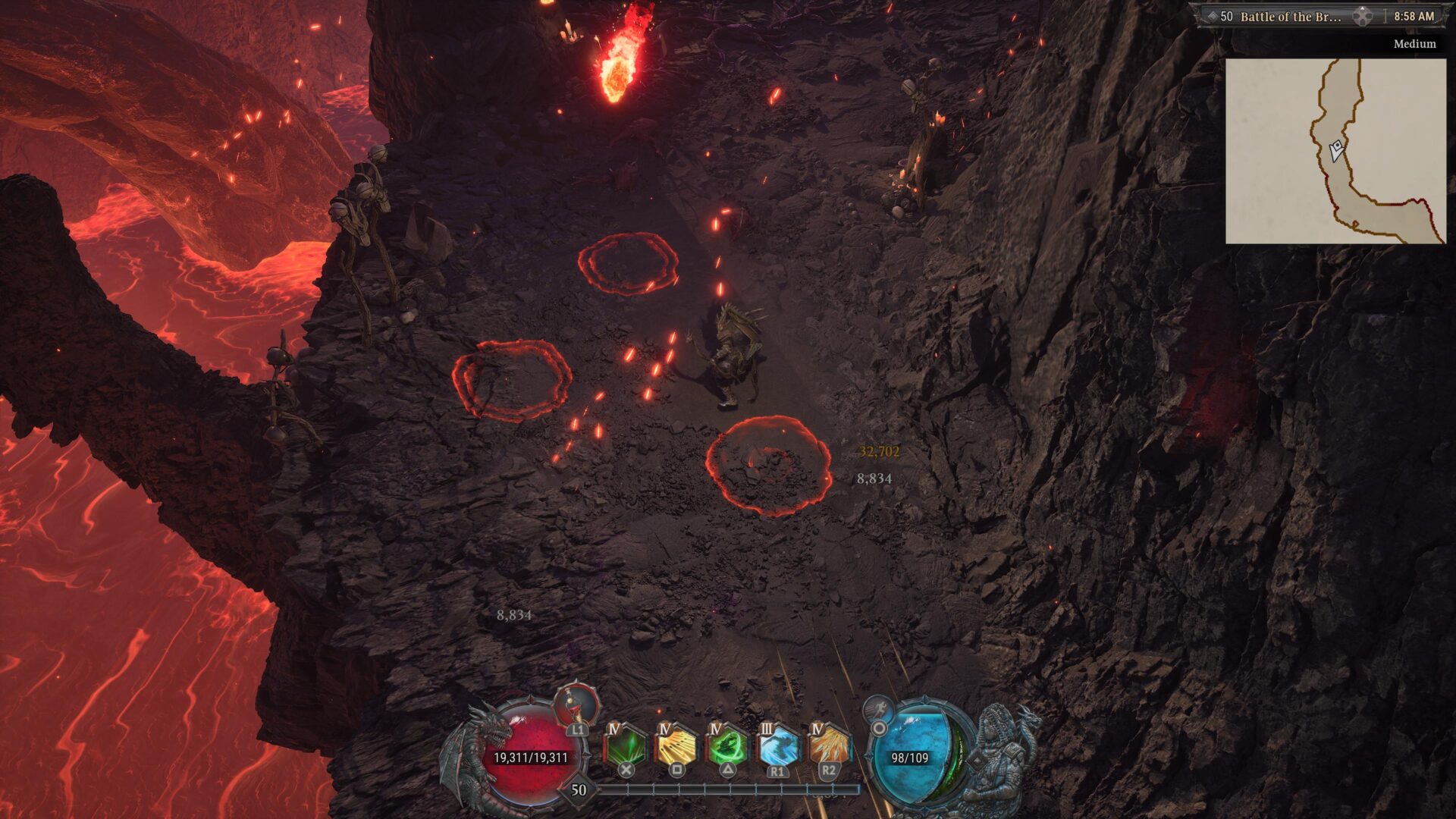Viewport: 1456px width, 819px height.
Task: Open the minimap
Action: click(1335, 151)
